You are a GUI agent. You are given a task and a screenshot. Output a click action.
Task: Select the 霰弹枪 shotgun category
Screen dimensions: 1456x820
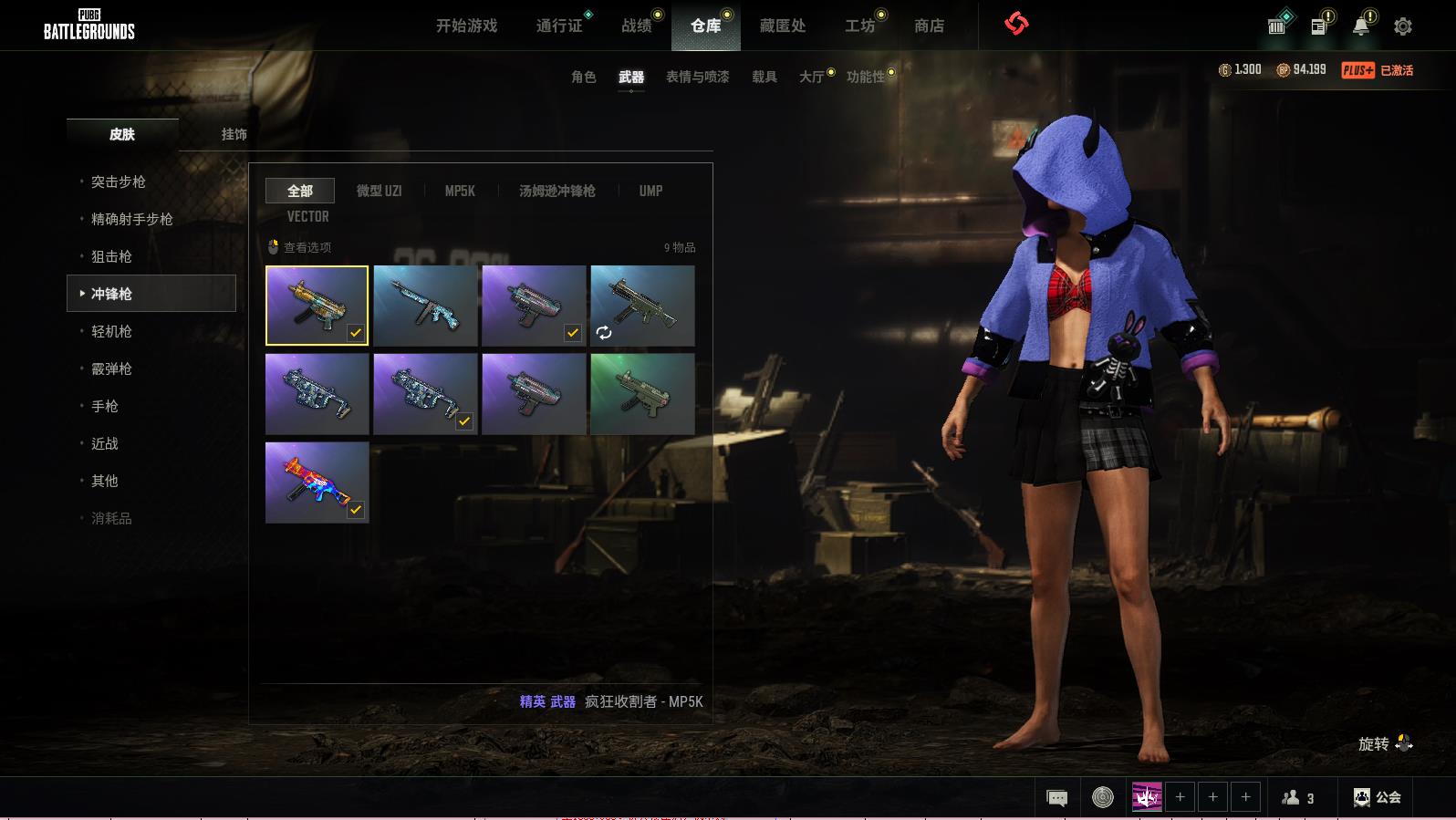[111, 368]
